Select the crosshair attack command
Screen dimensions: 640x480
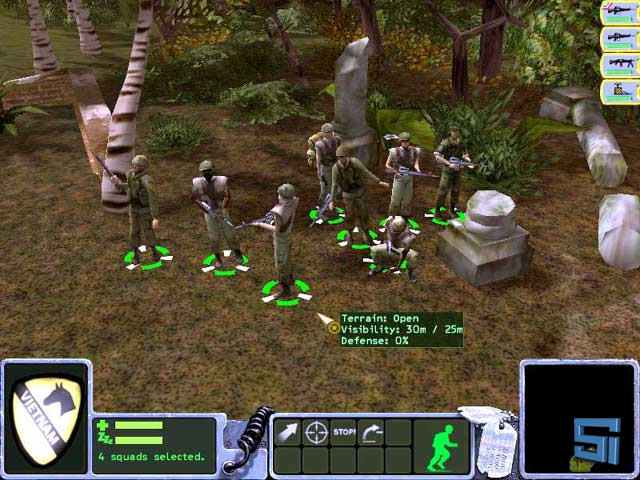[316, 433]
